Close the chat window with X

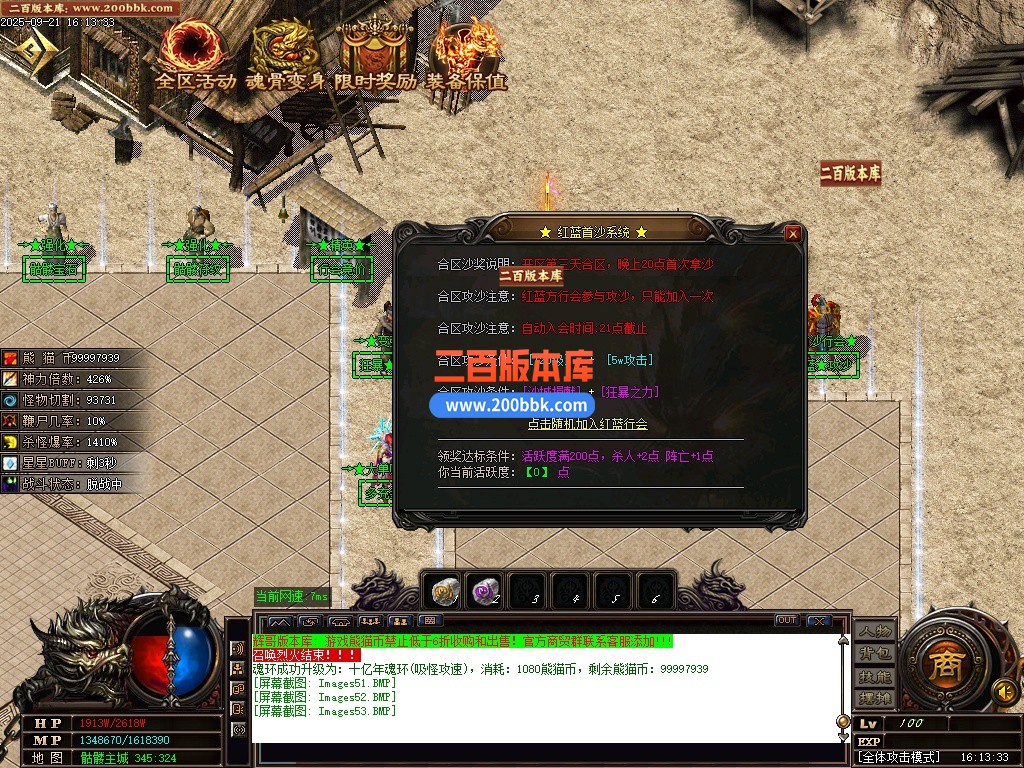[818, 621]
